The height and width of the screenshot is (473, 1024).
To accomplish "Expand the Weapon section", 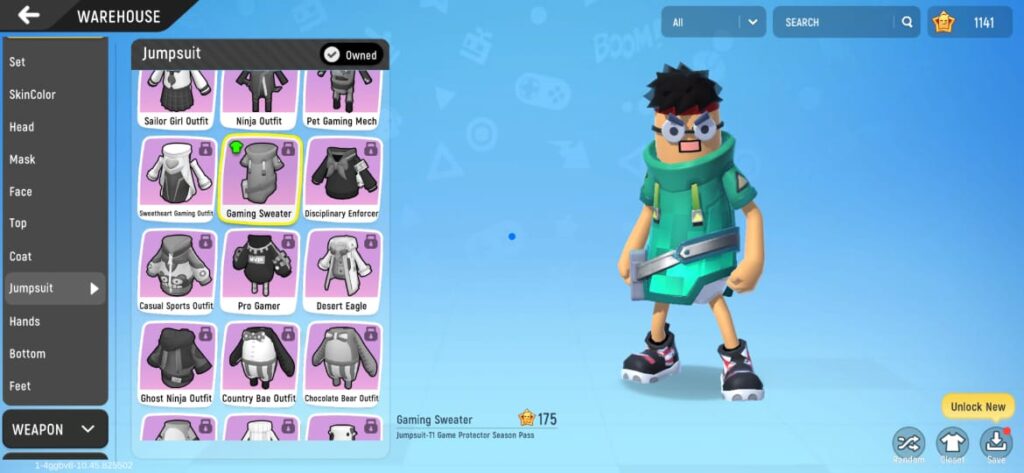I will pos(54,430).
